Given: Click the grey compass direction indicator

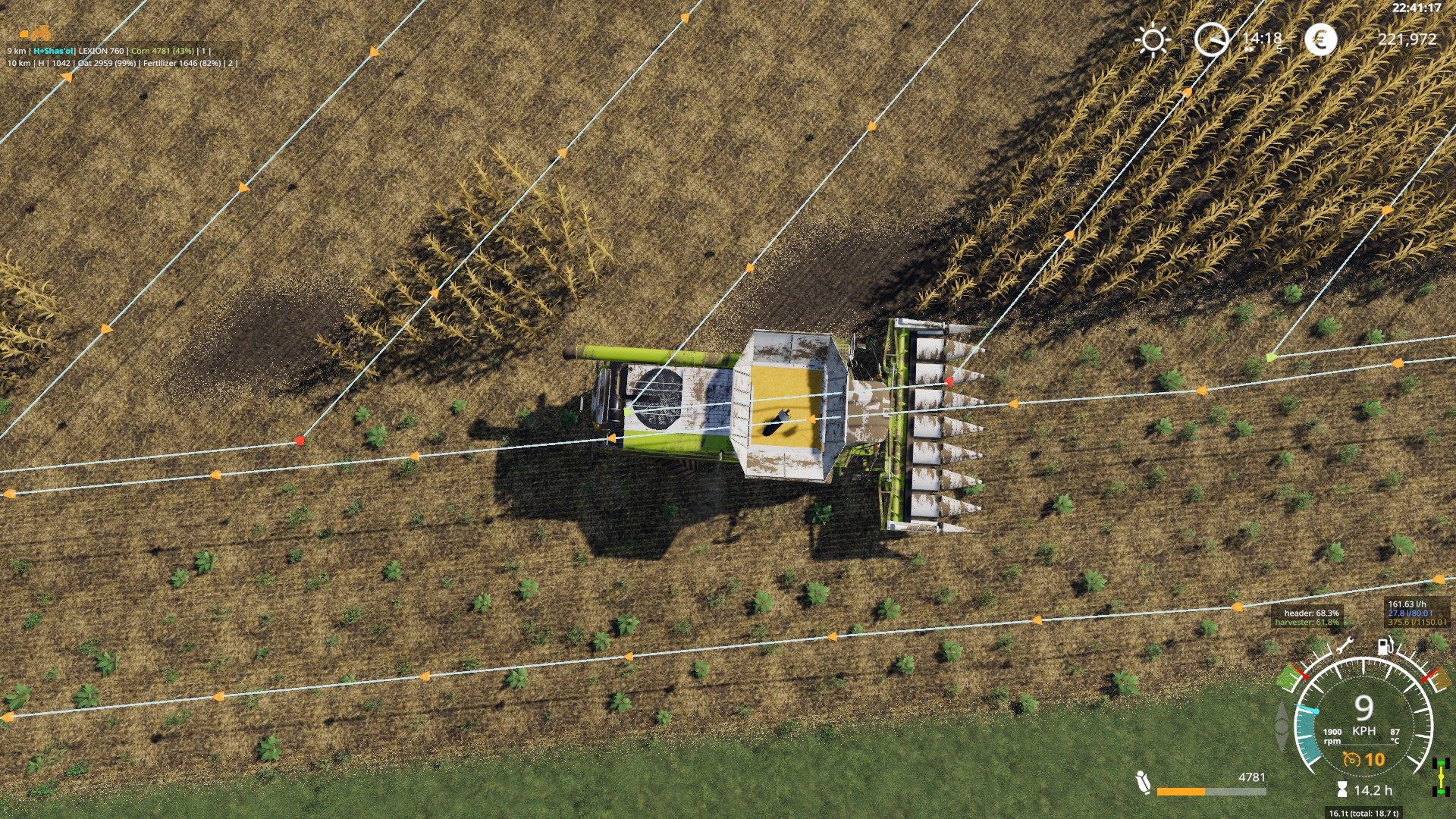Looking at the screenshot, I should coord(1282,725).
